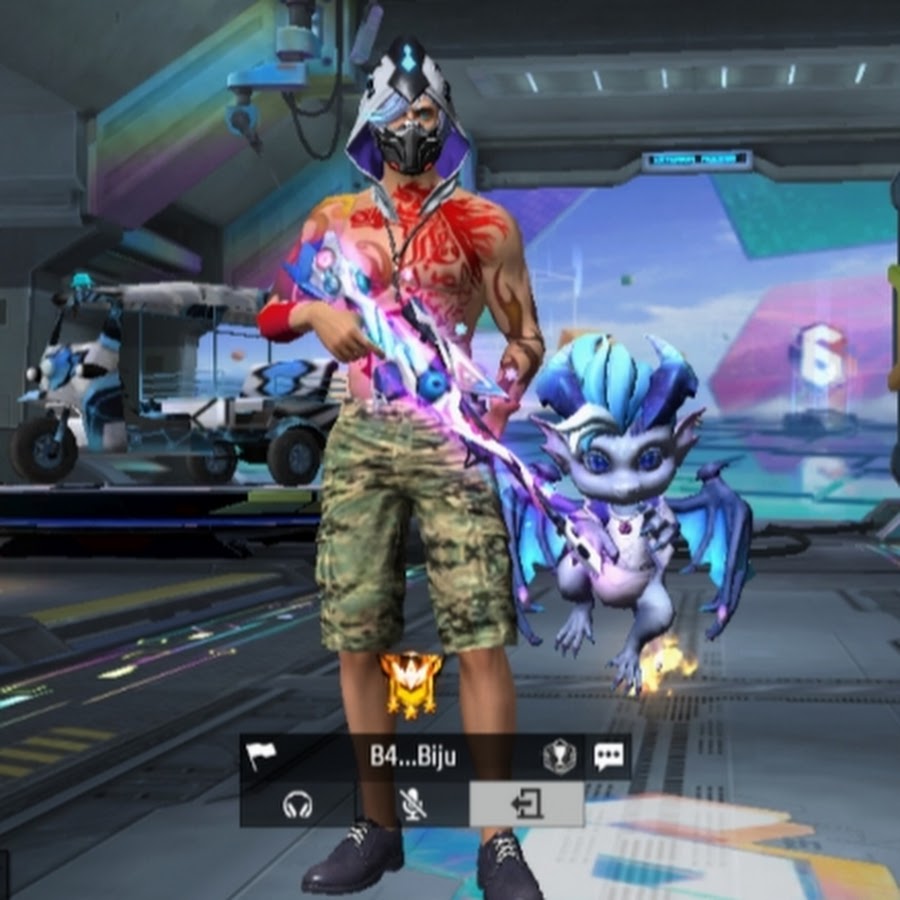
Task: Open the chat speech bubble
Action: (x=608, y=756)
